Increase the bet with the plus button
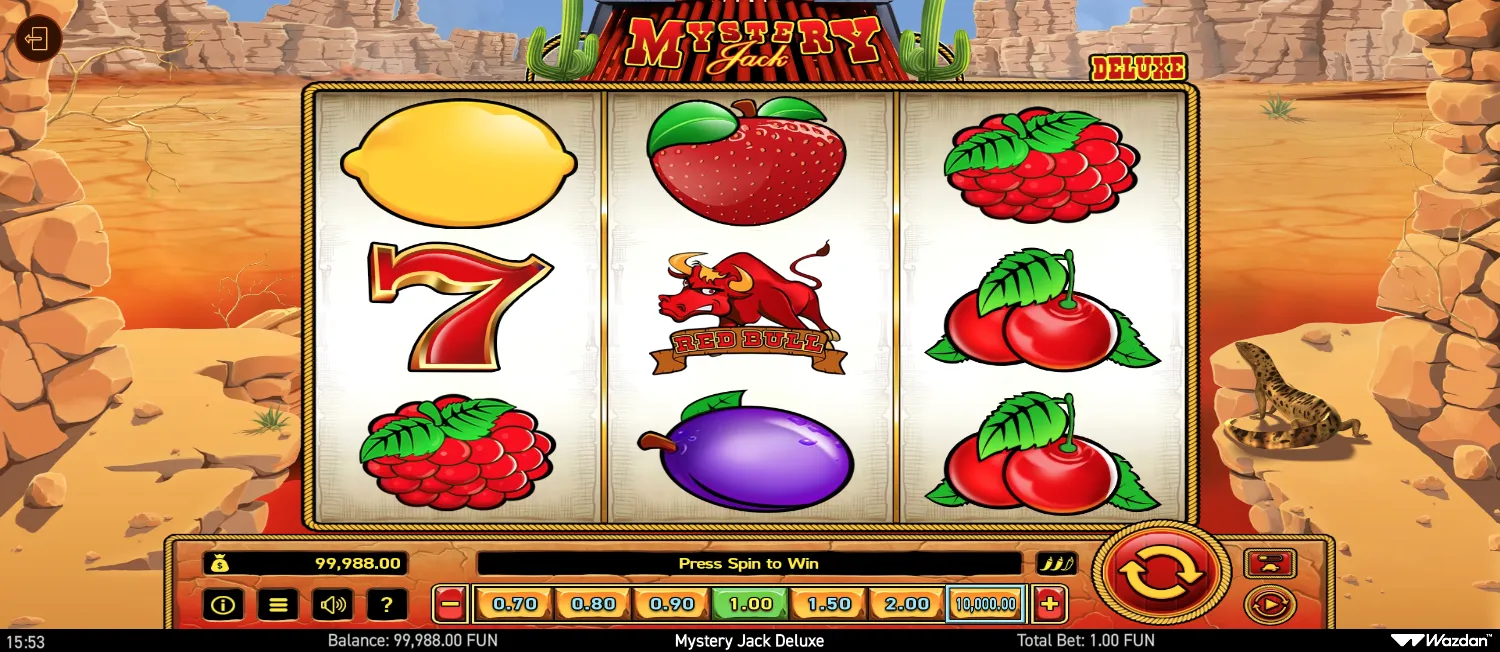Screen dimensions: 1500x652 pos(1050,604)
